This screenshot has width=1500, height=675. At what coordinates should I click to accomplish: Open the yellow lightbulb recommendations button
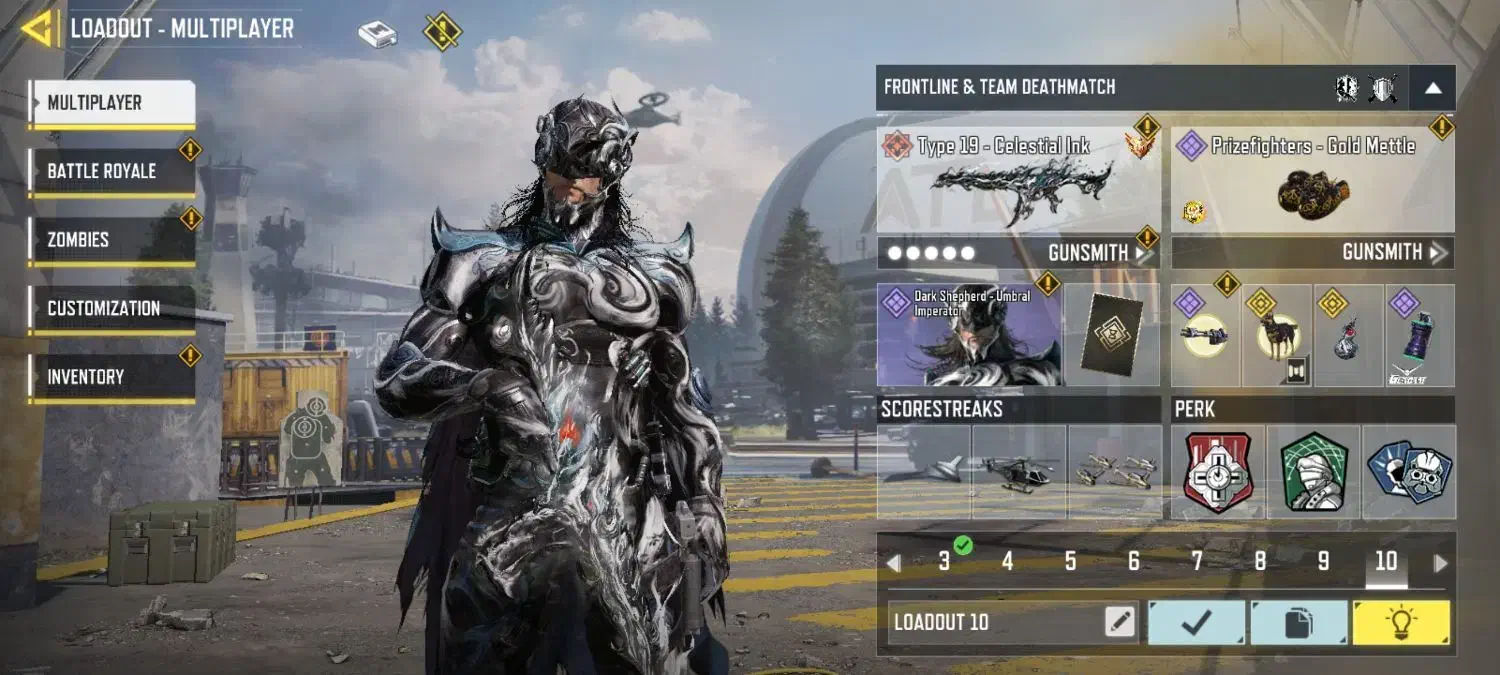pos(1400,622)
